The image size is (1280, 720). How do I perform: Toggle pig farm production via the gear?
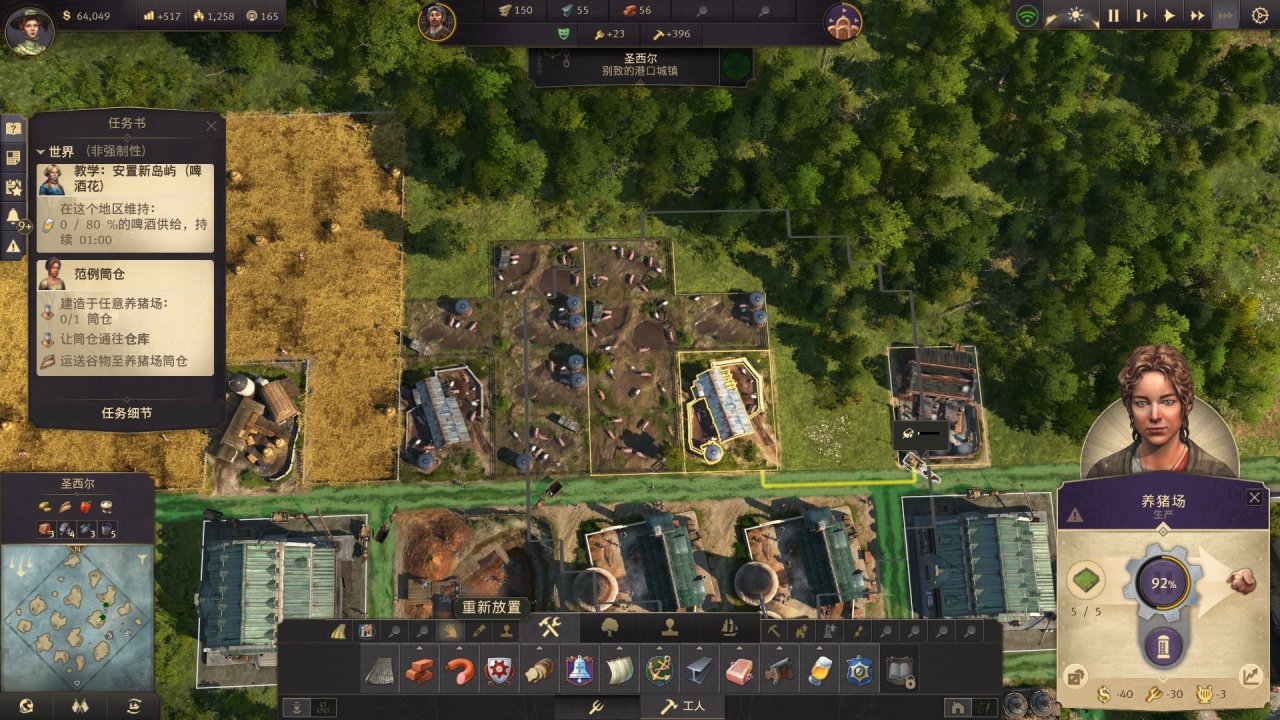[1163, 583]
